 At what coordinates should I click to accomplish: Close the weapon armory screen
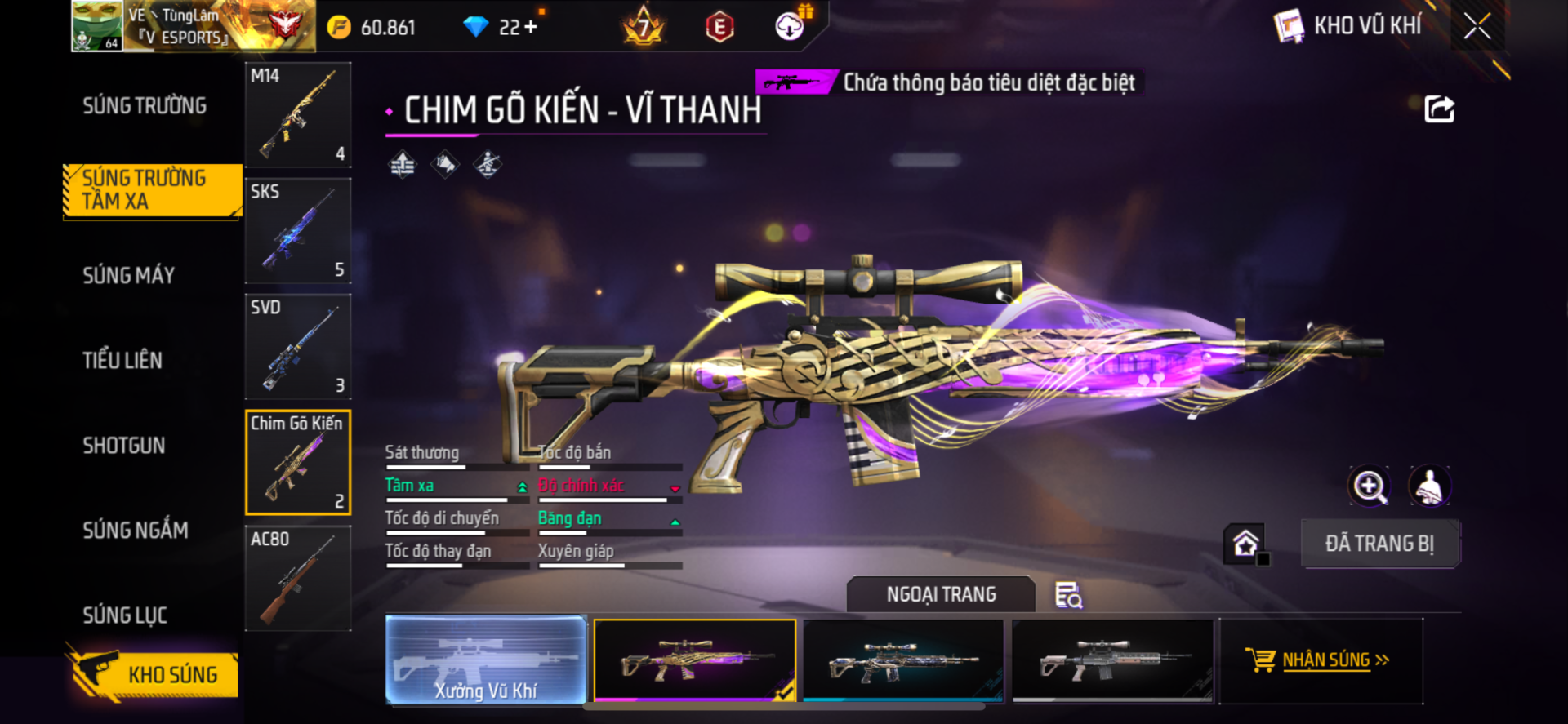1477,26
